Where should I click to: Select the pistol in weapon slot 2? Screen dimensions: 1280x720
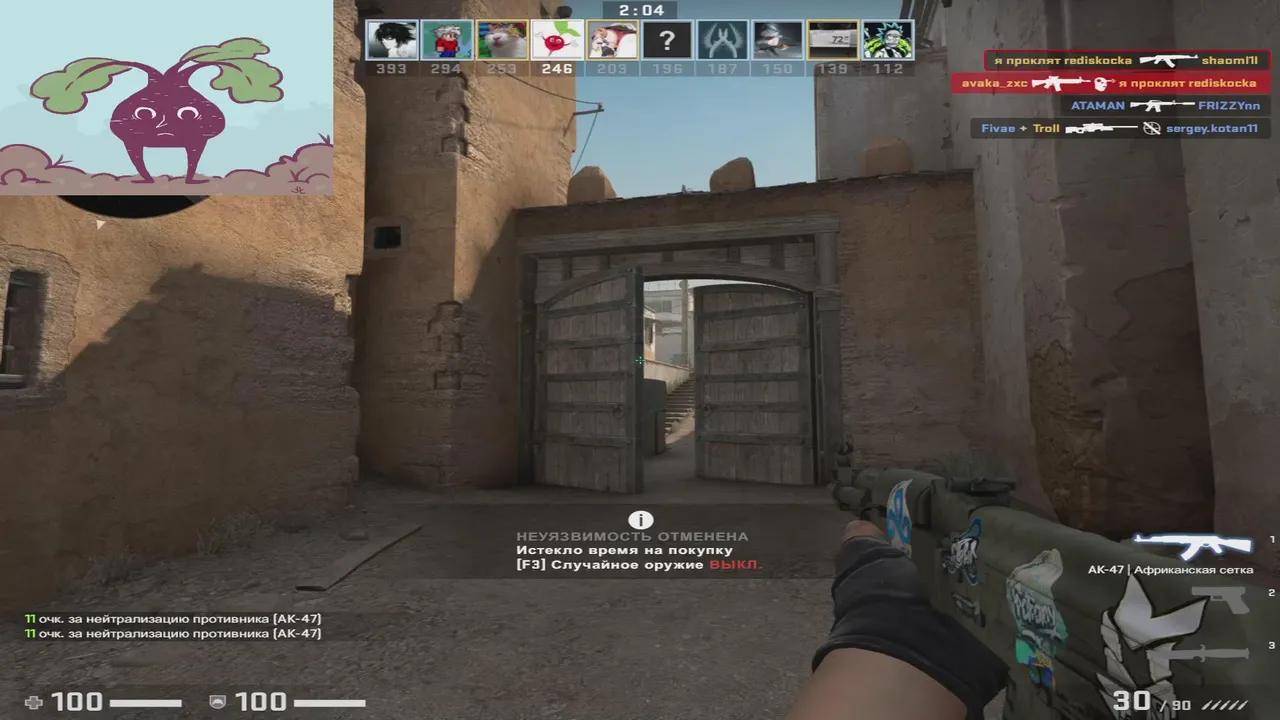pos(1220,600)
